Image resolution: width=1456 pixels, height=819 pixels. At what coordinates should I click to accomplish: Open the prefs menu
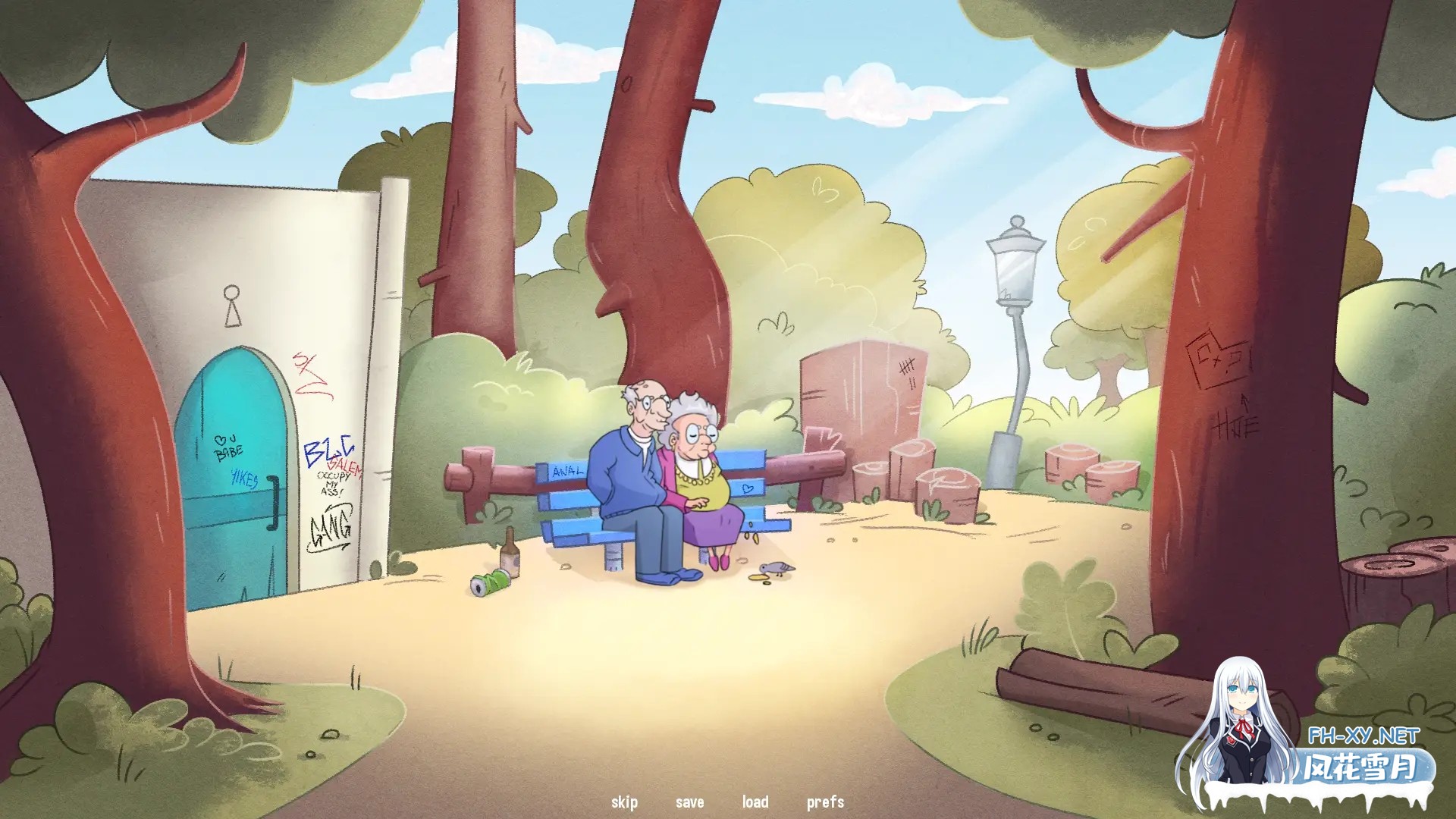pos(825,802)
